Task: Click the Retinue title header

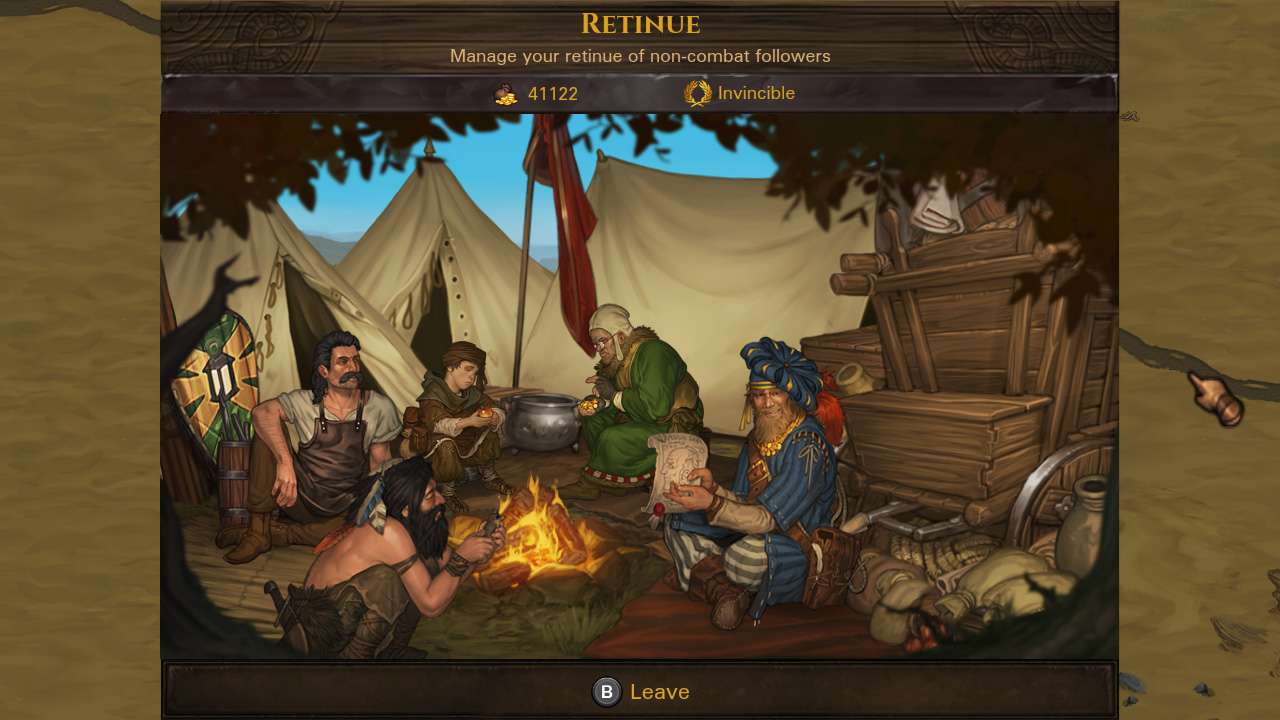Action: pyautogui.click(x=639, y=25)
